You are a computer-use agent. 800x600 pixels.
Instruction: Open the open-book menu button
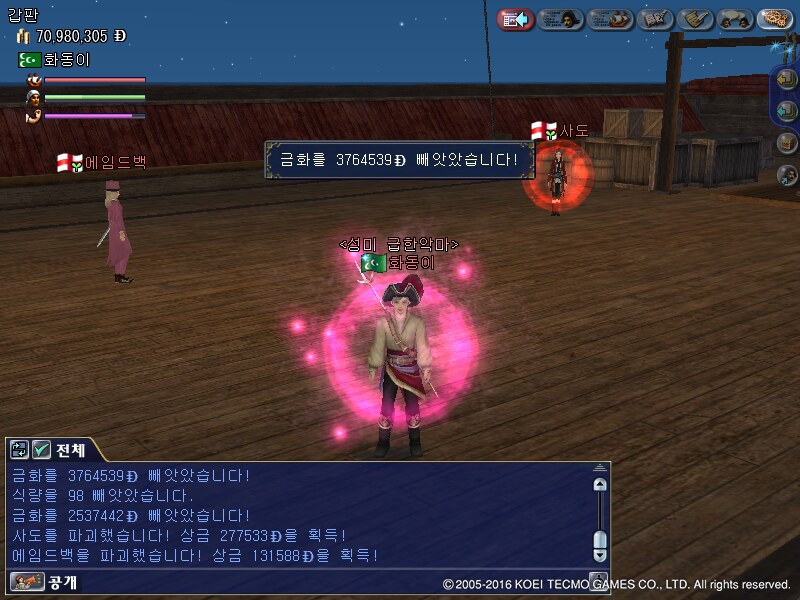coord(656,19)
